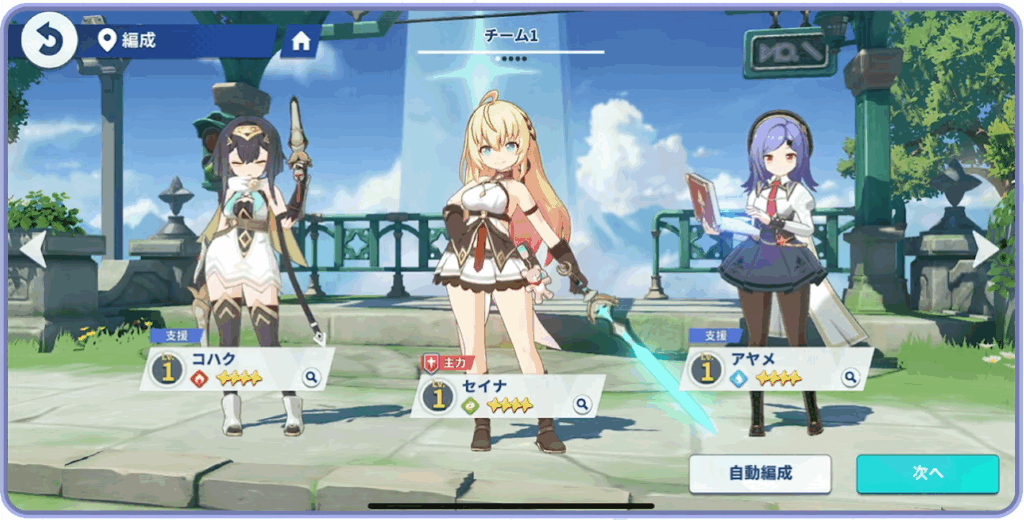
Task: View セイナ's details with magnifier icon
Action: click(x=582, y=405)
